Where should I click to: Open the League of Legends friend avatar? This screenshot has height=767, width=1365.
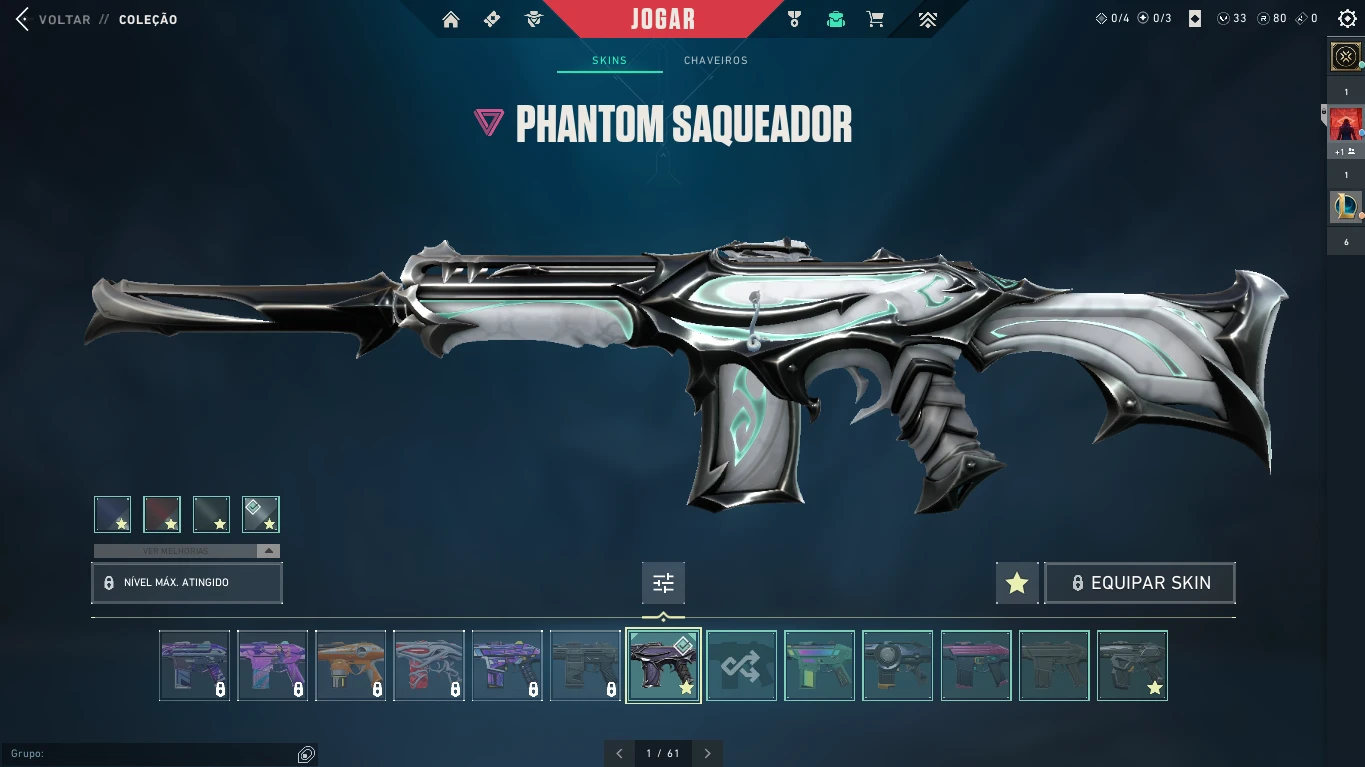pos(1346,207)
